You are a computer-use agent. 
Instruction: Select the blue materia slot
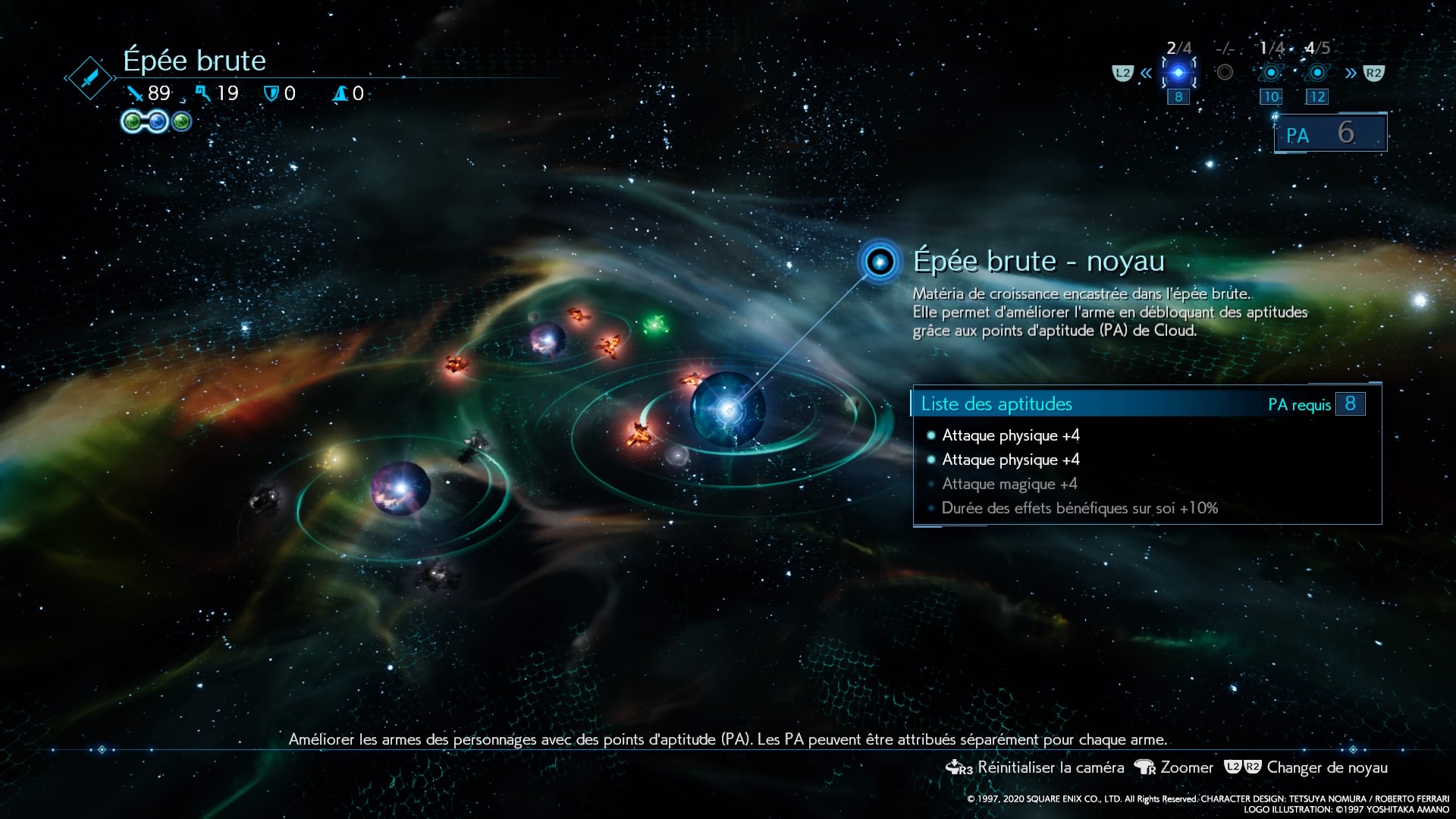coord(157,121)
